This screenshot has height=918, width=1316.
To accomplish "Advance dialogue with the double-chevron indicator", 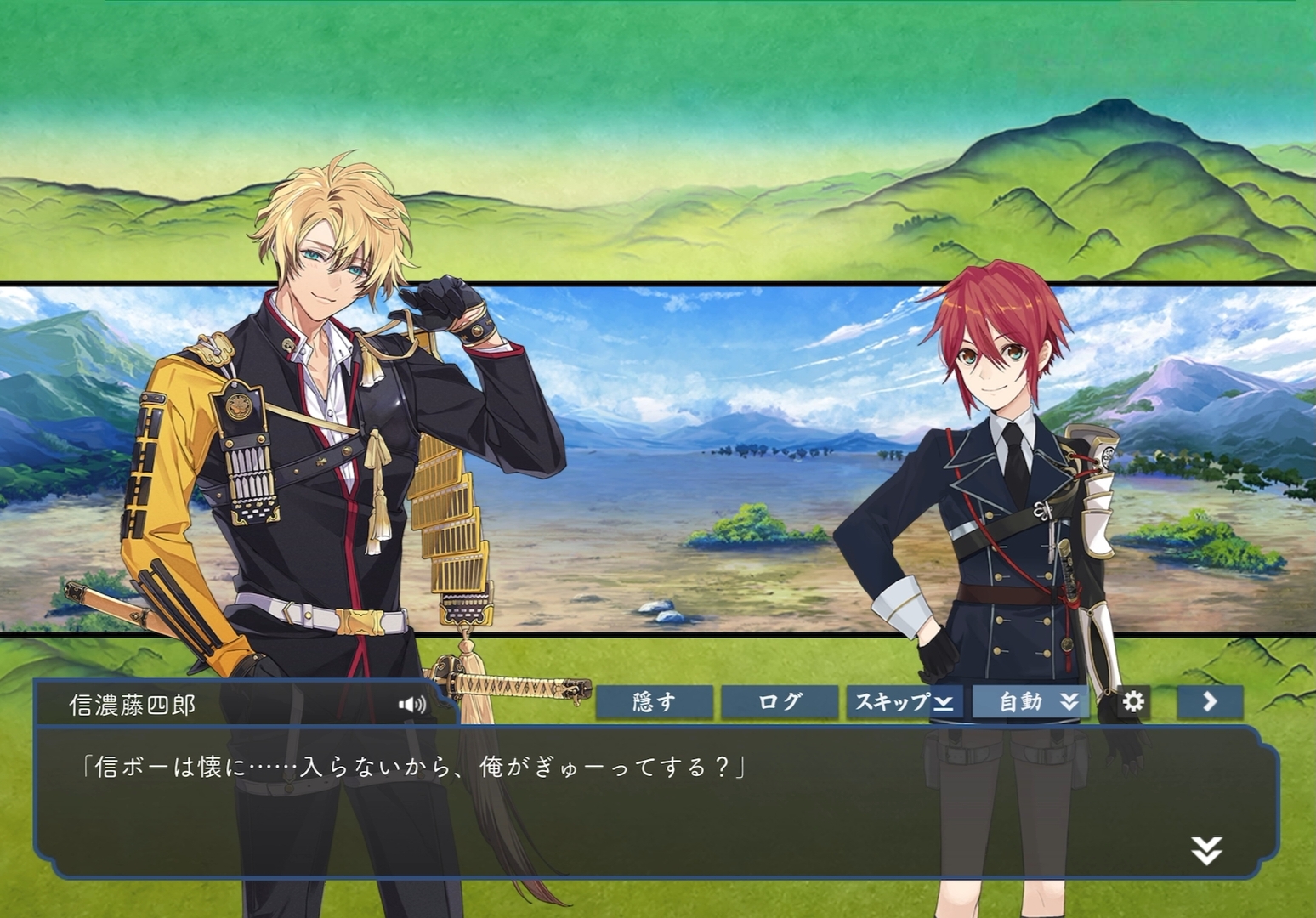I will [x=1206, y=850].
